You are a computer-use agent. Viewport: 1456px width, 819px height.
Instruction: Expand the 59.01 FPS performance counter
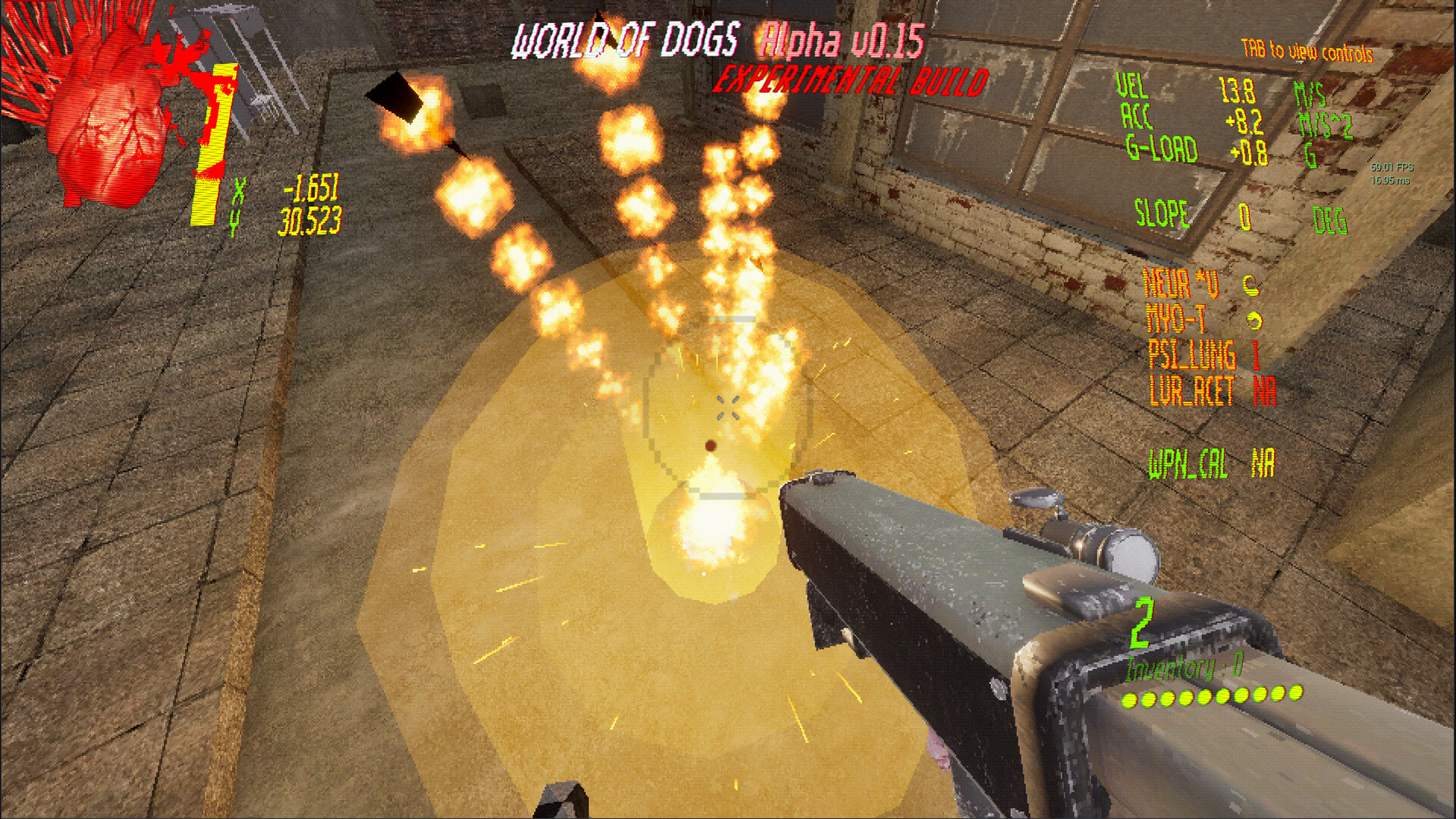coord(1394,168)
